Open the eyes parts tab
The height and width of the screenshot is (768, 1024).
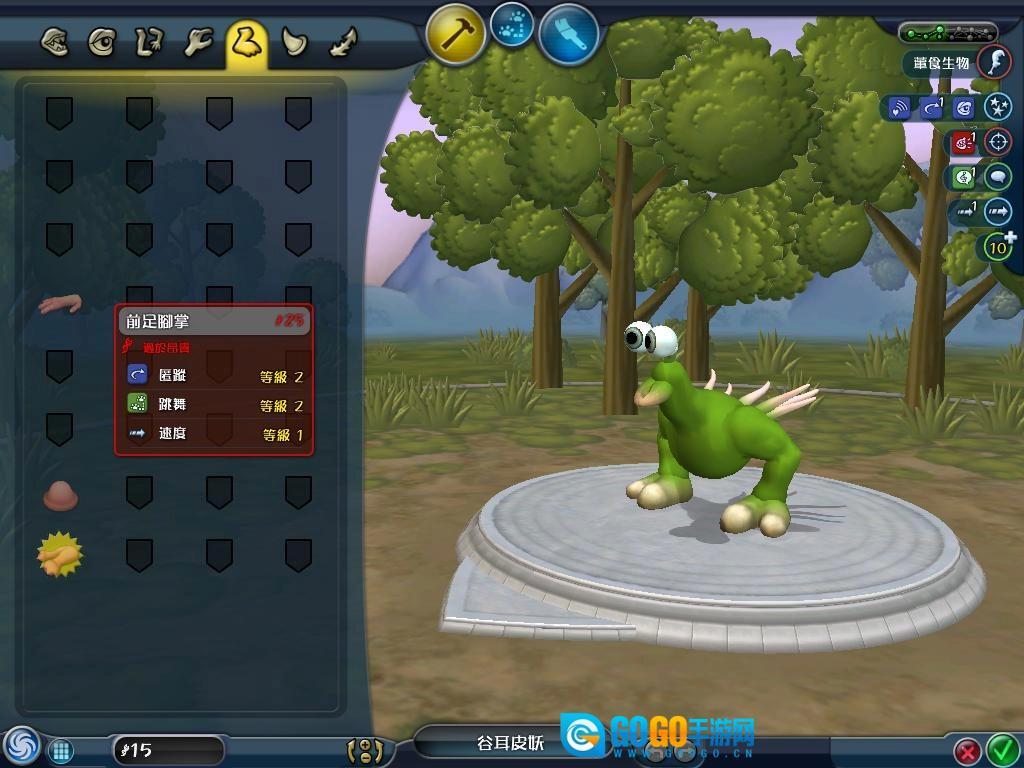pos(101,43)
